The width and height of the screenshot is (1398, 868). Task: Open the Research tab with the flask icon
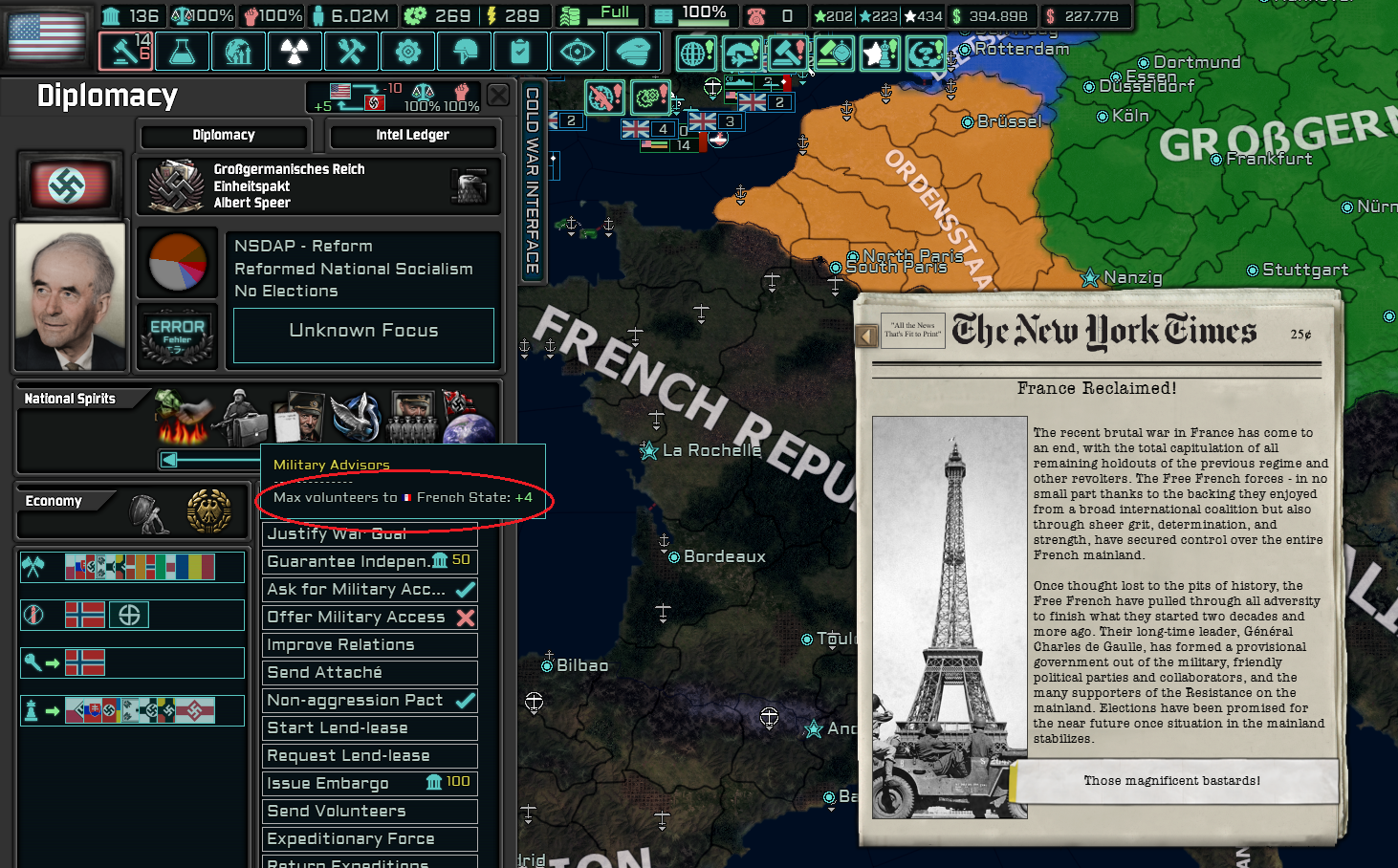tap(182, 51)
